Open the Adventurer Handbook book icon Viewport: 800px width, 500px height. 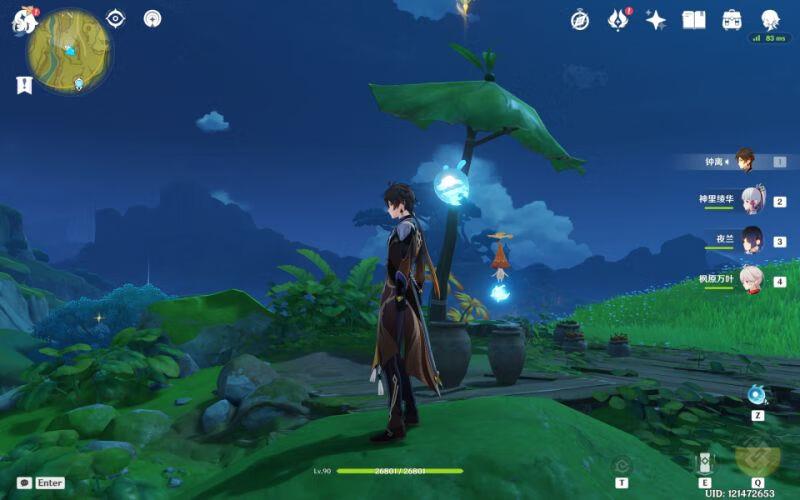pos(693,20)
